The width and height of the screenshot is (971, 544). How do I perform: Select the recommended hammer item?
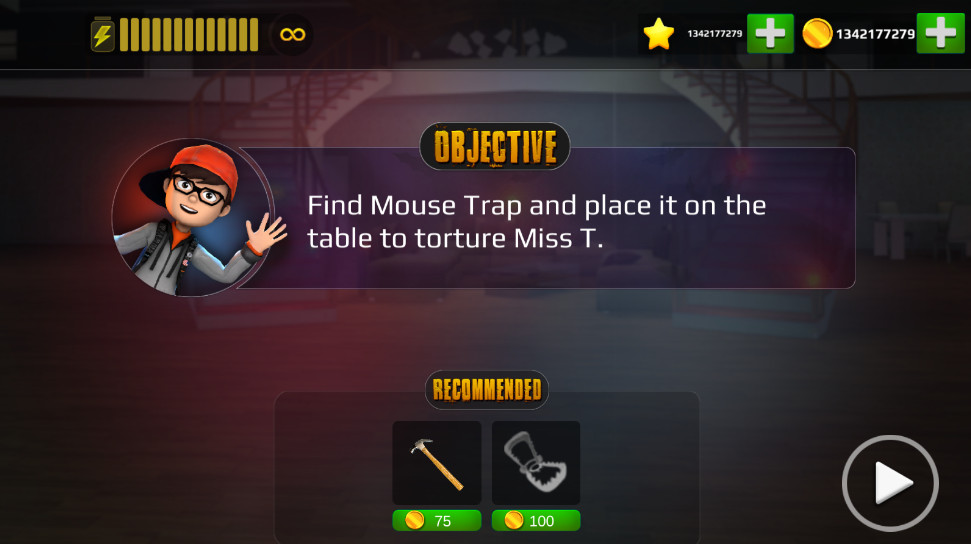coord(437,462)
